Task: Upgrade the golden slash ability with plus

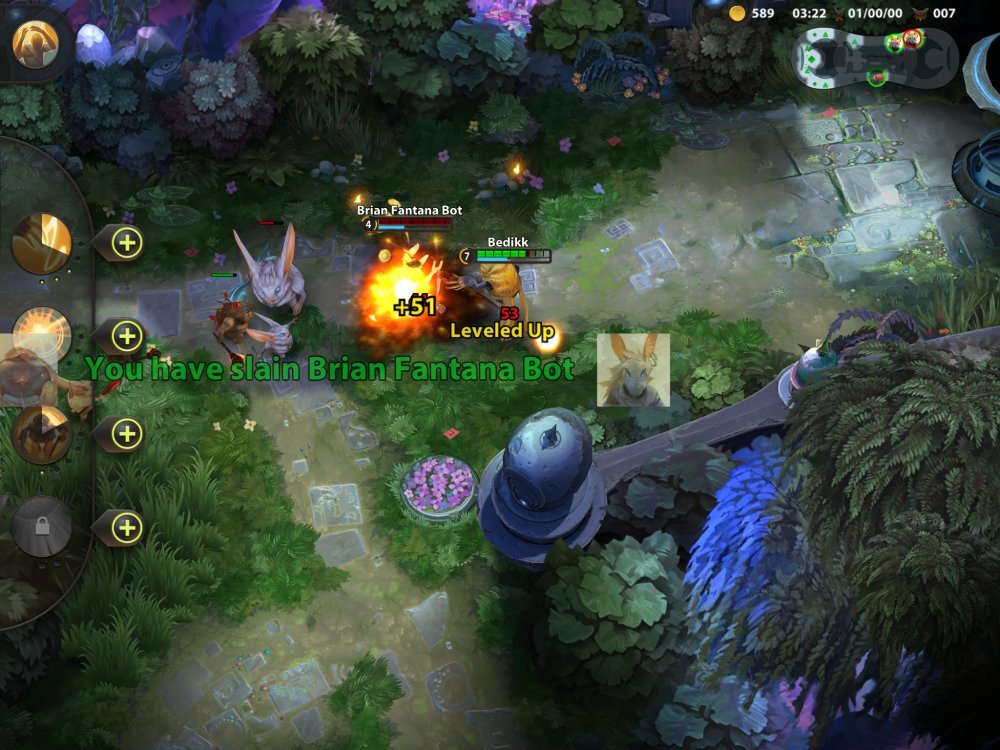Action: coord(127,242)
